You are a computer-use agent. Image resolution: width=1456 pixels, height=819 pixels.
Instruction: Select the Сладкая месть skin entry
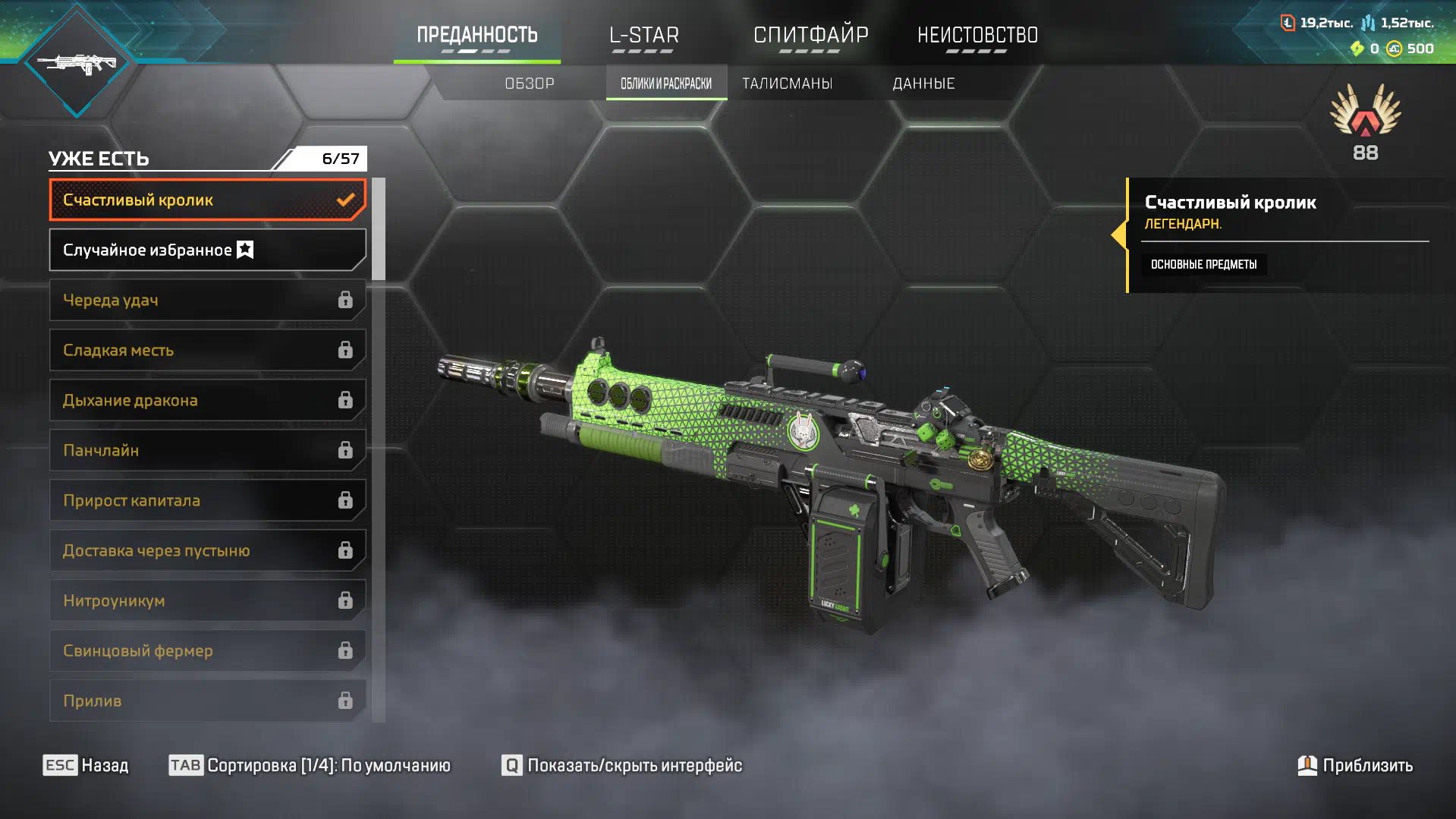click(207, 350)
